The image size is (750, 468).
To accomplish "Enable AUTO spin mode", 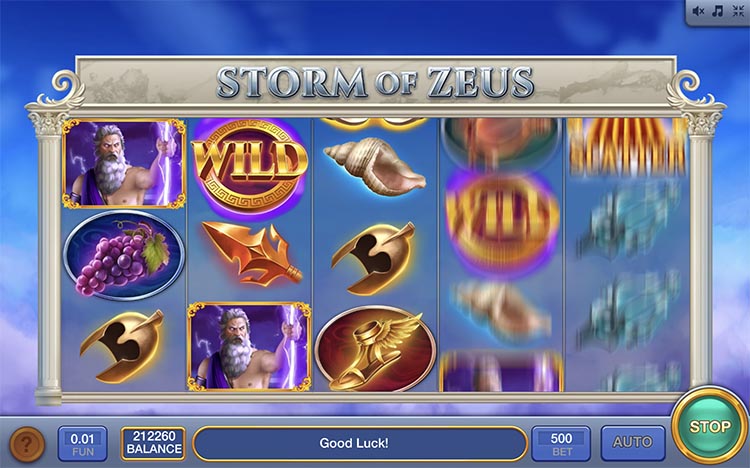I will [632, 442].
